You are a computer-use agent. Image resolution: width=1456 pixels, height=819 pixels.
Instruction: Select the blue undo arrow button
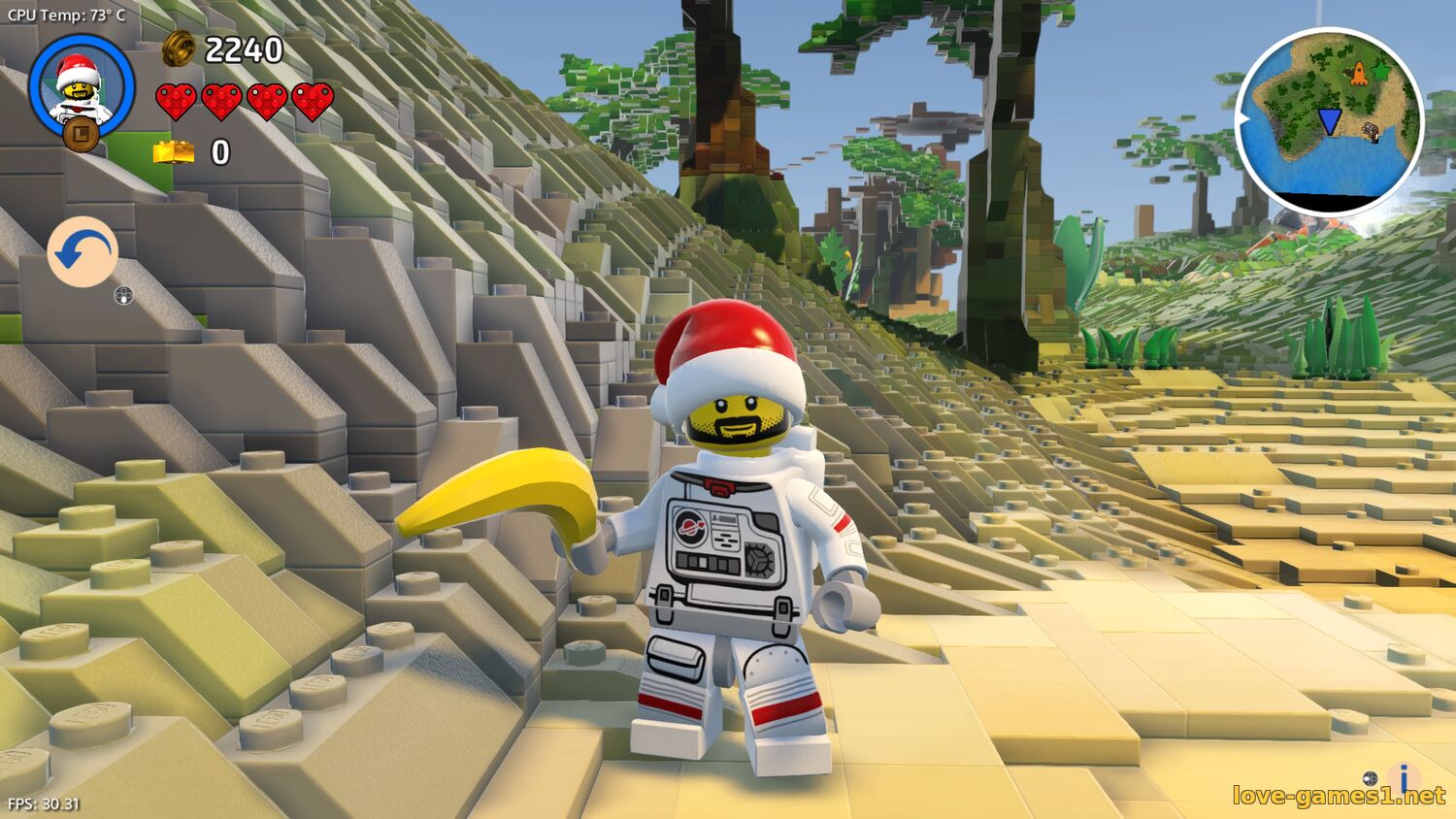coord(83,252)
